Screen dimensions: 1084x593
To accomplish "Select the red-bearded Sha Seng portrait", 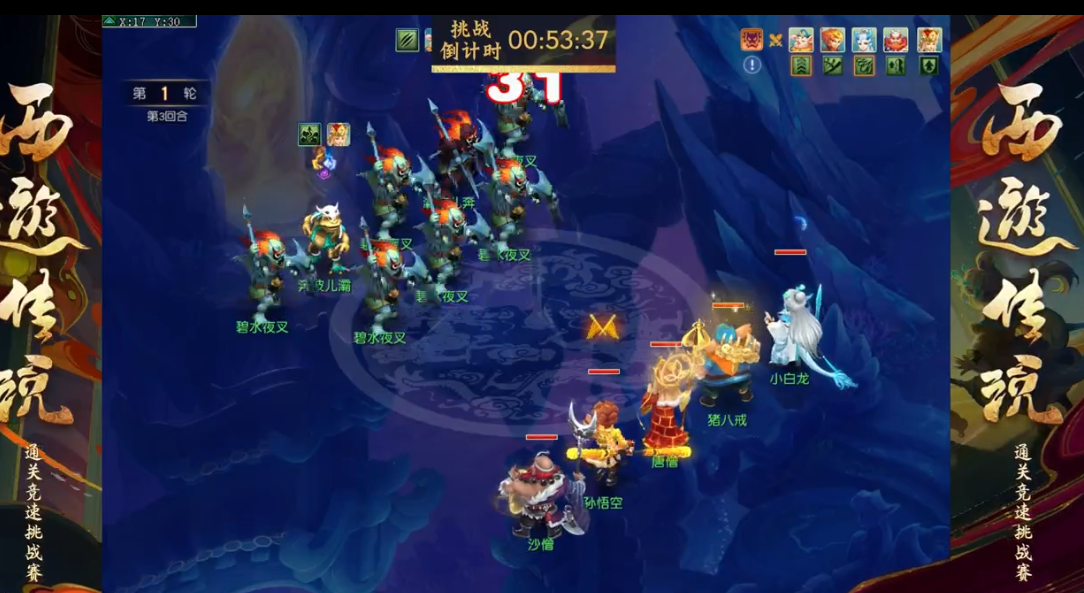I will (896, 40).
